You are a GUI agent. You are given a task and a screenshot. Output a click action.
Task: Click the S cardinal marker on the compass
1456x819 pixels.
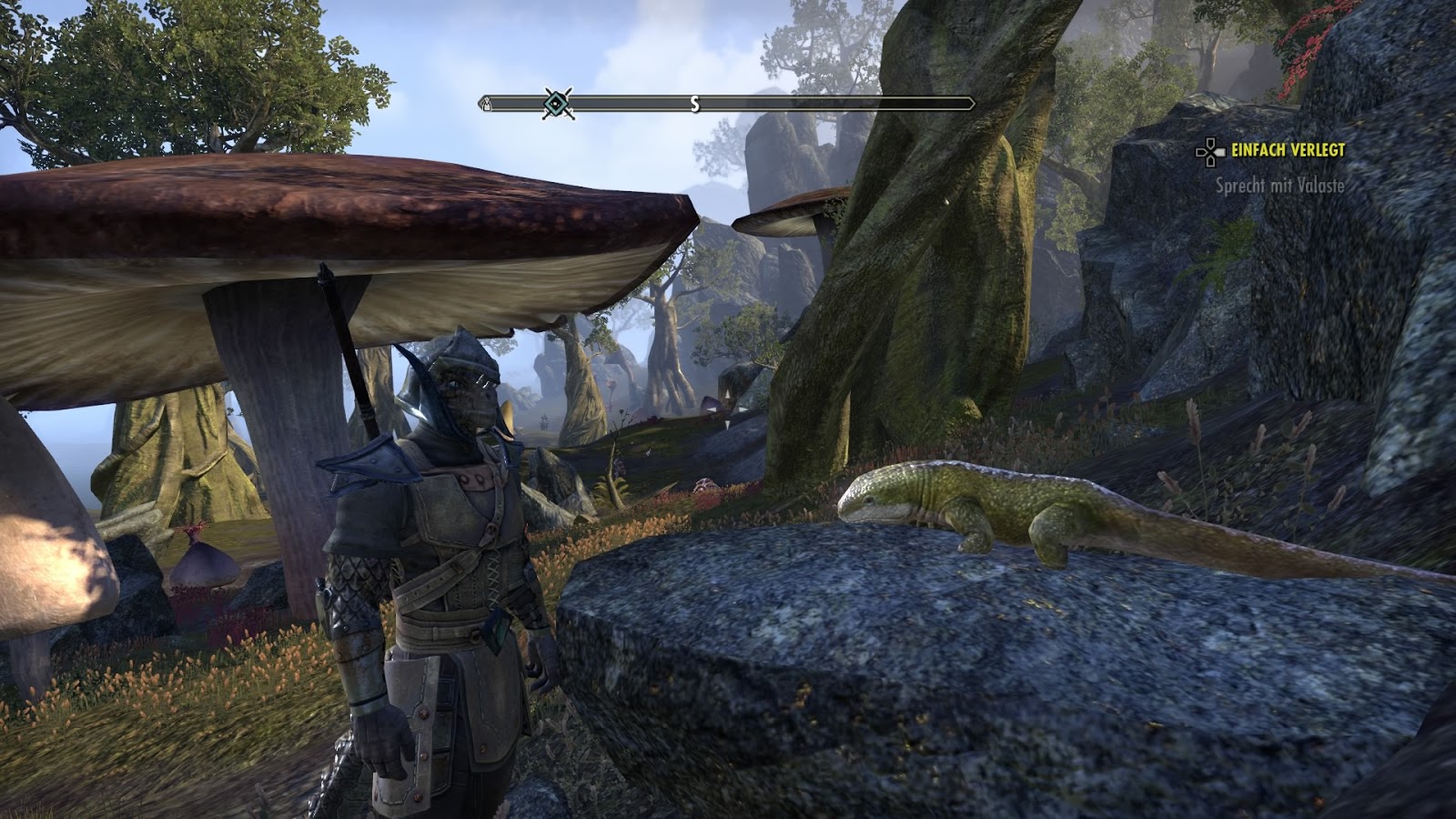pos(694,103)
